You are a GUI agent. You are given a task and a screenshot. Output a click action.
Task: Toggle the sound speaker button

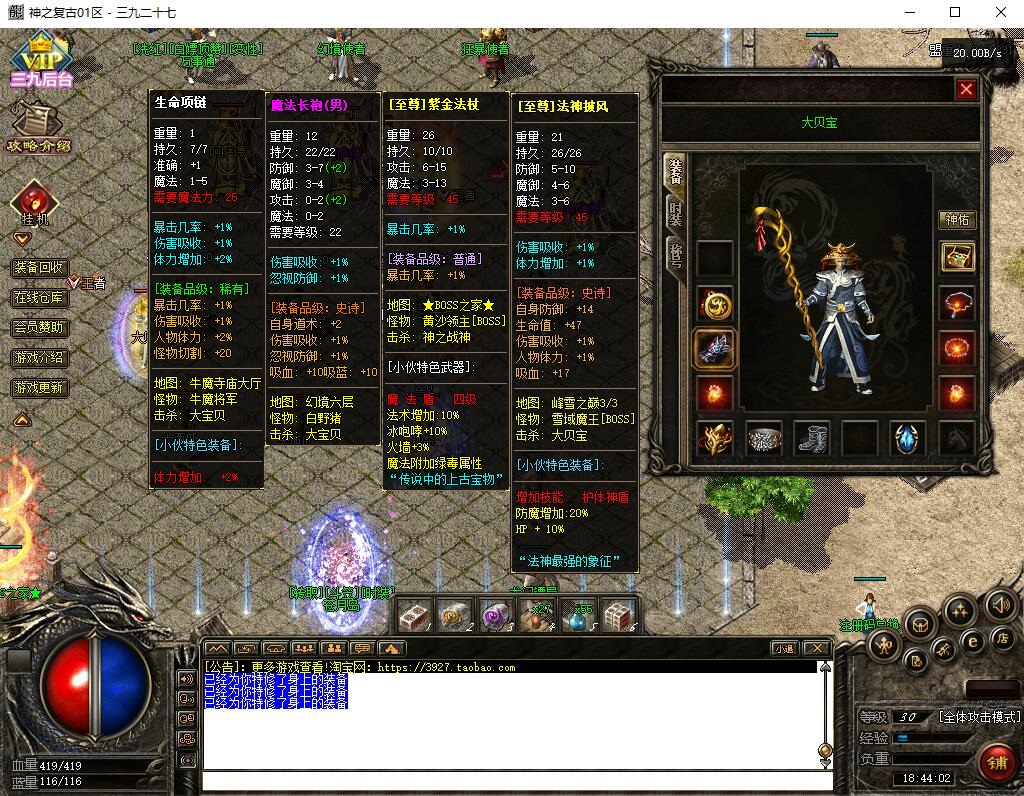click(1000, 603)
